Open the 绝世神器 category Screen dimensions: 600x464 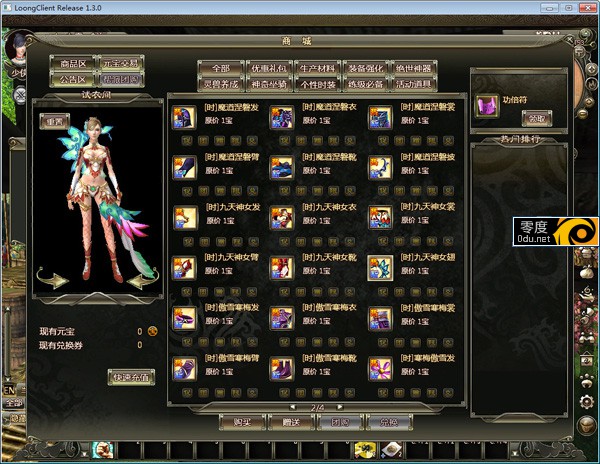pyautogui.click(x=413, y=67)
